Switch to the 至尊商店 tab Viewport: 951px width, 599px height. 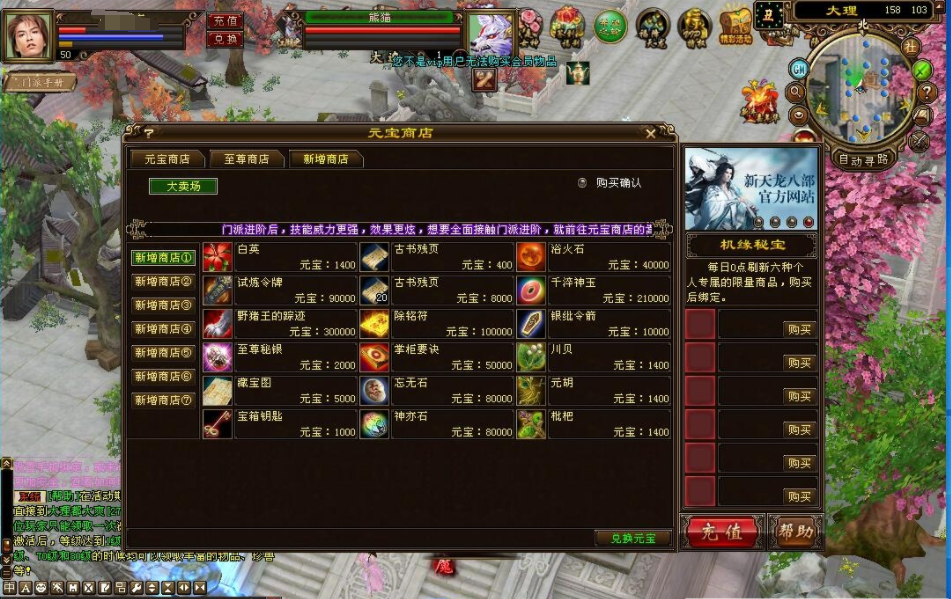pos(246,159)
